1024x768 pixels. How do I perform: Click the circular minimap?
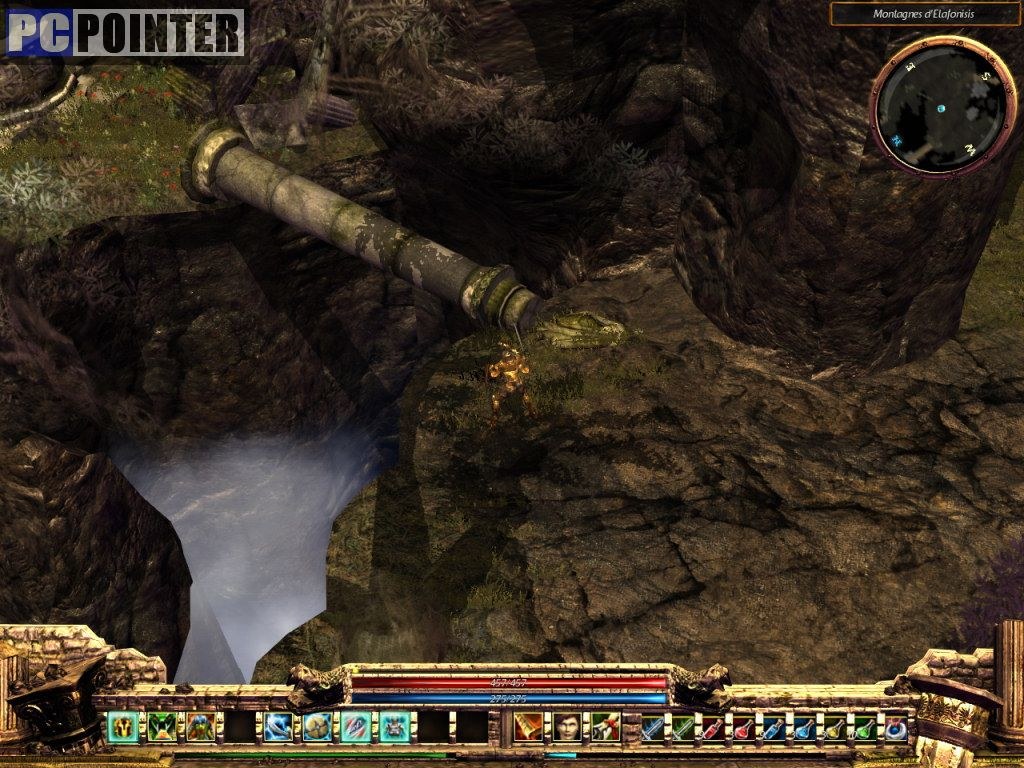[x=930, y=105]
